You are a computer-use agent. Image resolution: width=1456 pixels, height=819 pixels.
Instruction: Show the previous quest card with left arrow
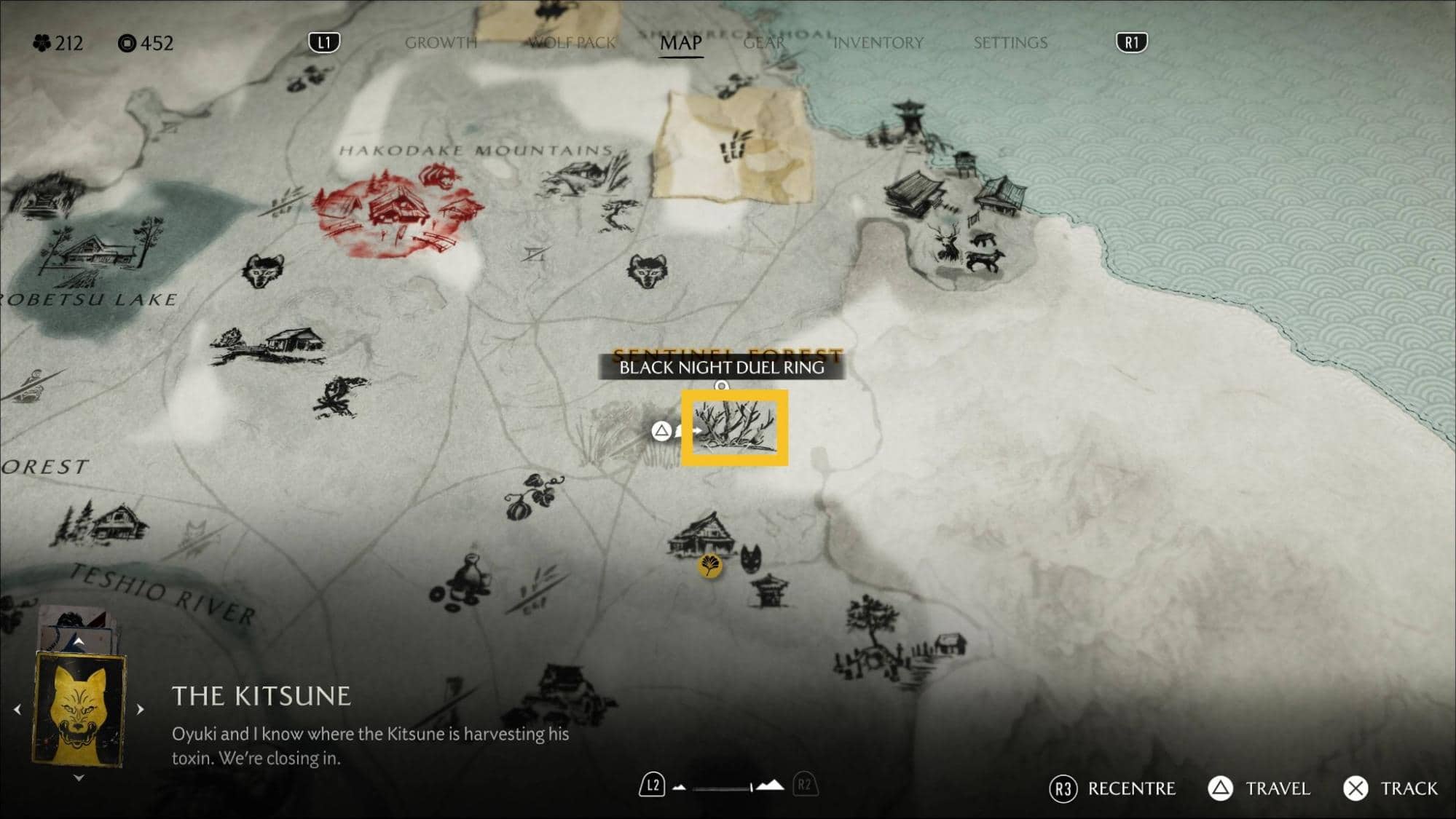(17, 708)
